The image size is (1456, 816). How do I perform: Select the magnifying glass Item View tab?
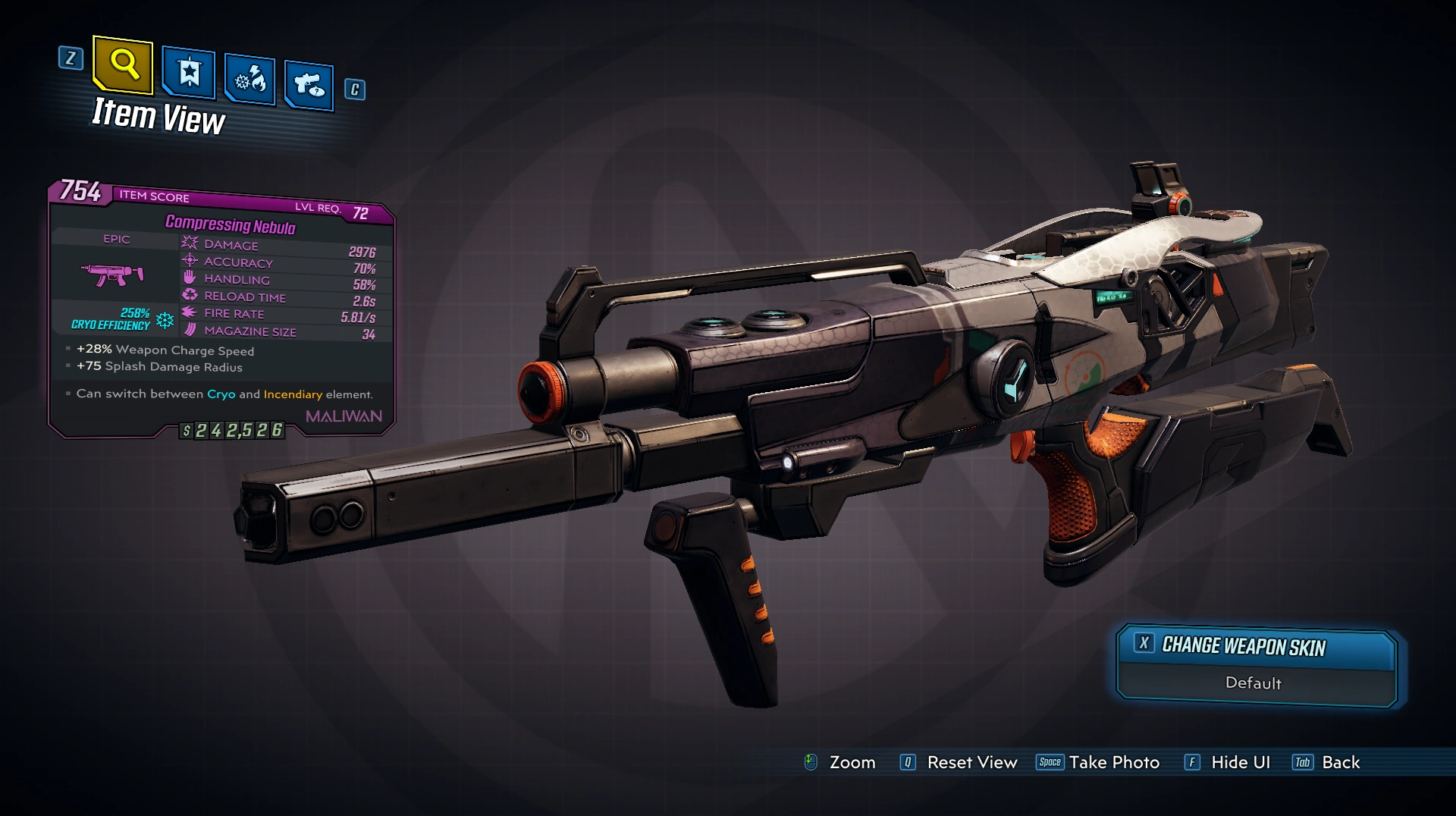(x=124, y=65)
